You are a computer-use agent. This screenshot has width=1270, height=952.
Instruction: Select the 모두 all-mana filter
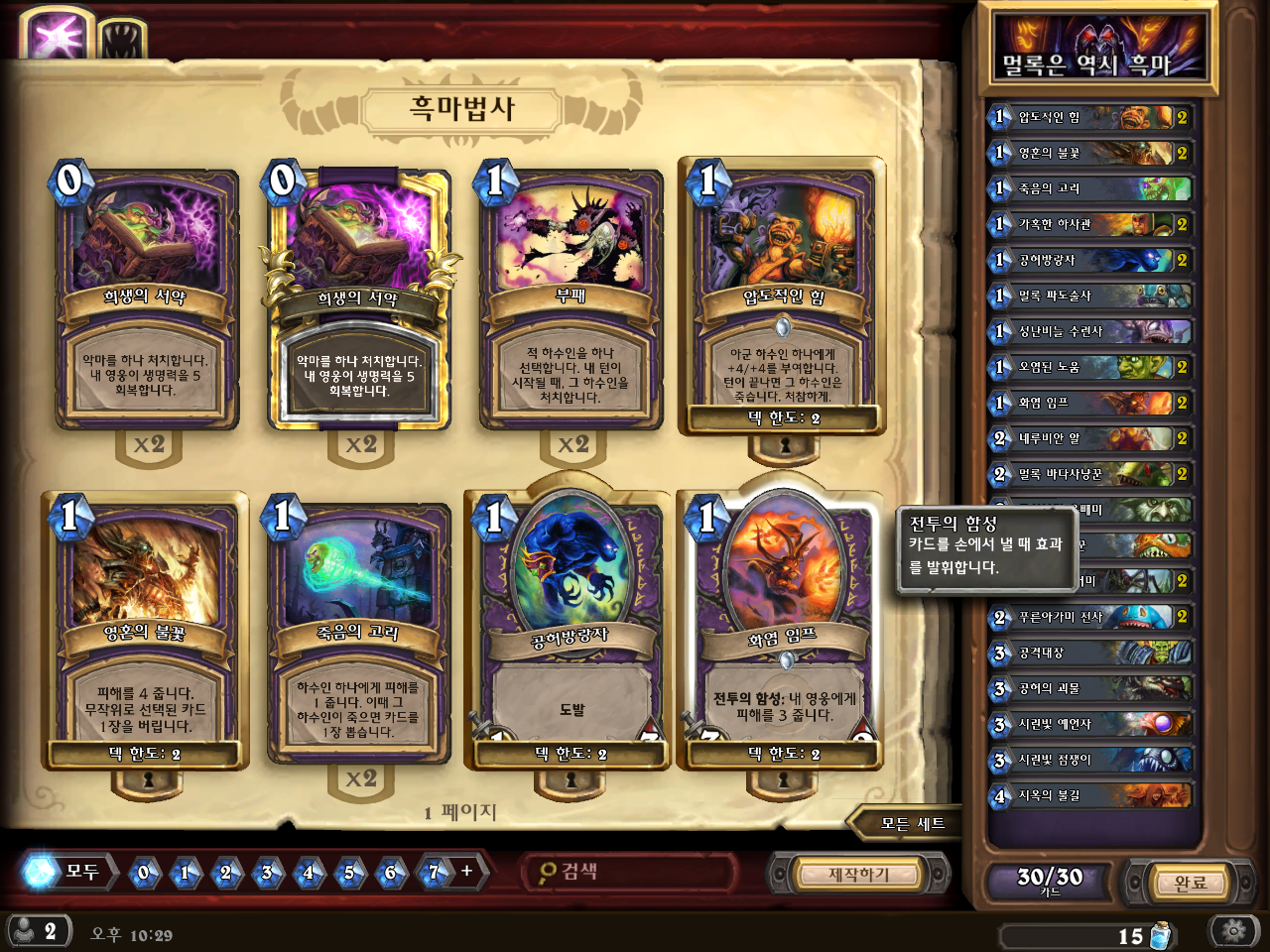pos(67,872)
